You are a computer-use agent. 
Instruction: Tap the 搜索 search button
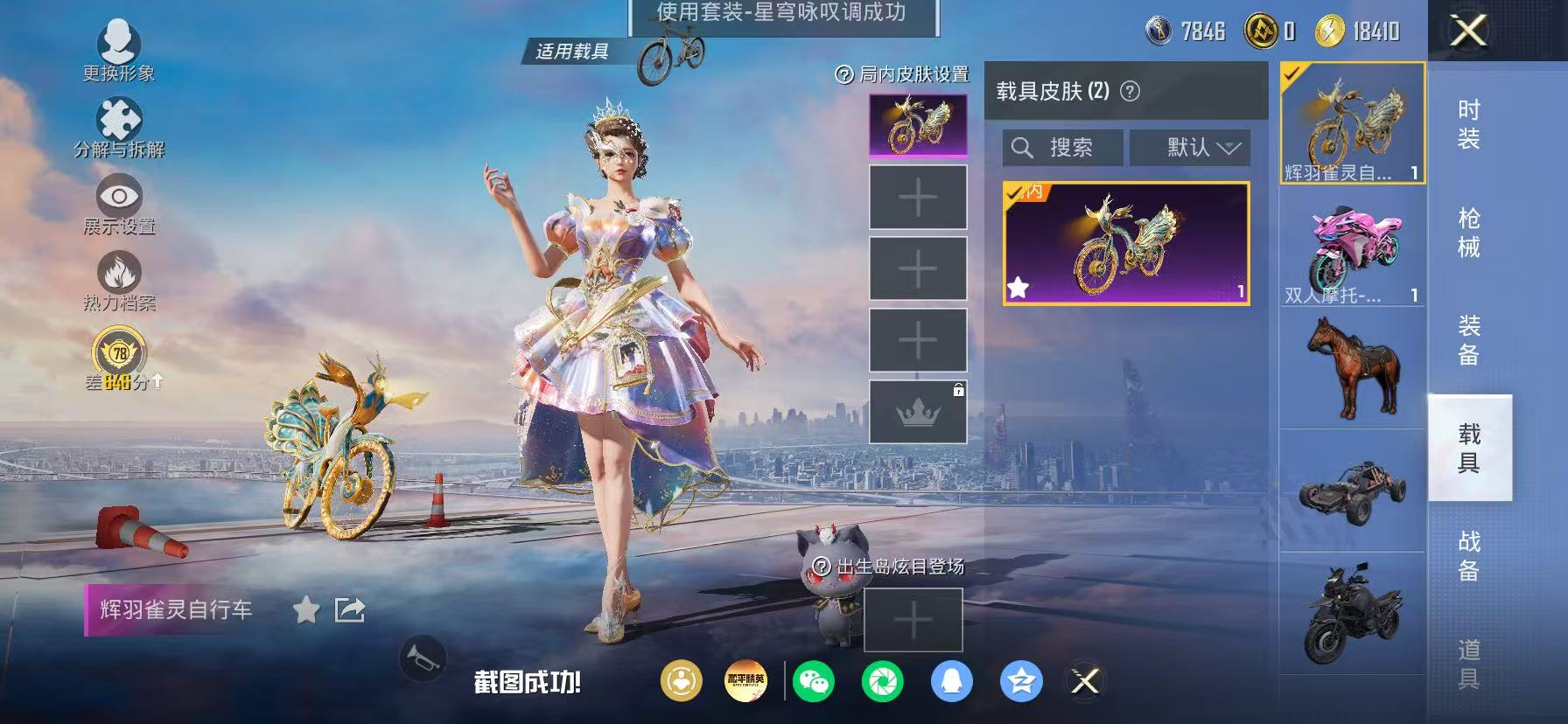(x=1060, y=147)
